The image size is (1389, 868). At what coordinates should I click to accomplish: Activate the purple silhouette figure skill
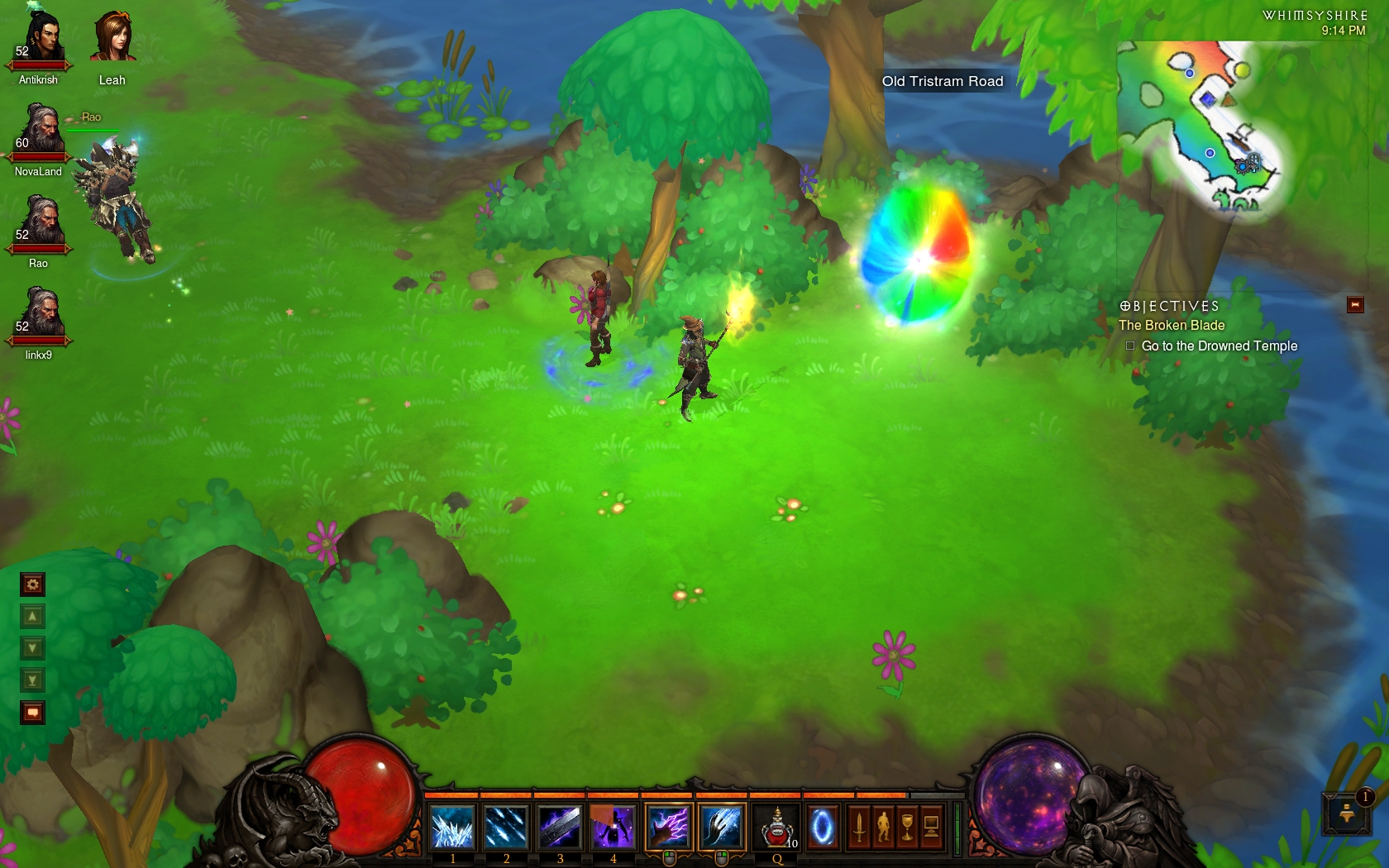click(x=613, y=827)
